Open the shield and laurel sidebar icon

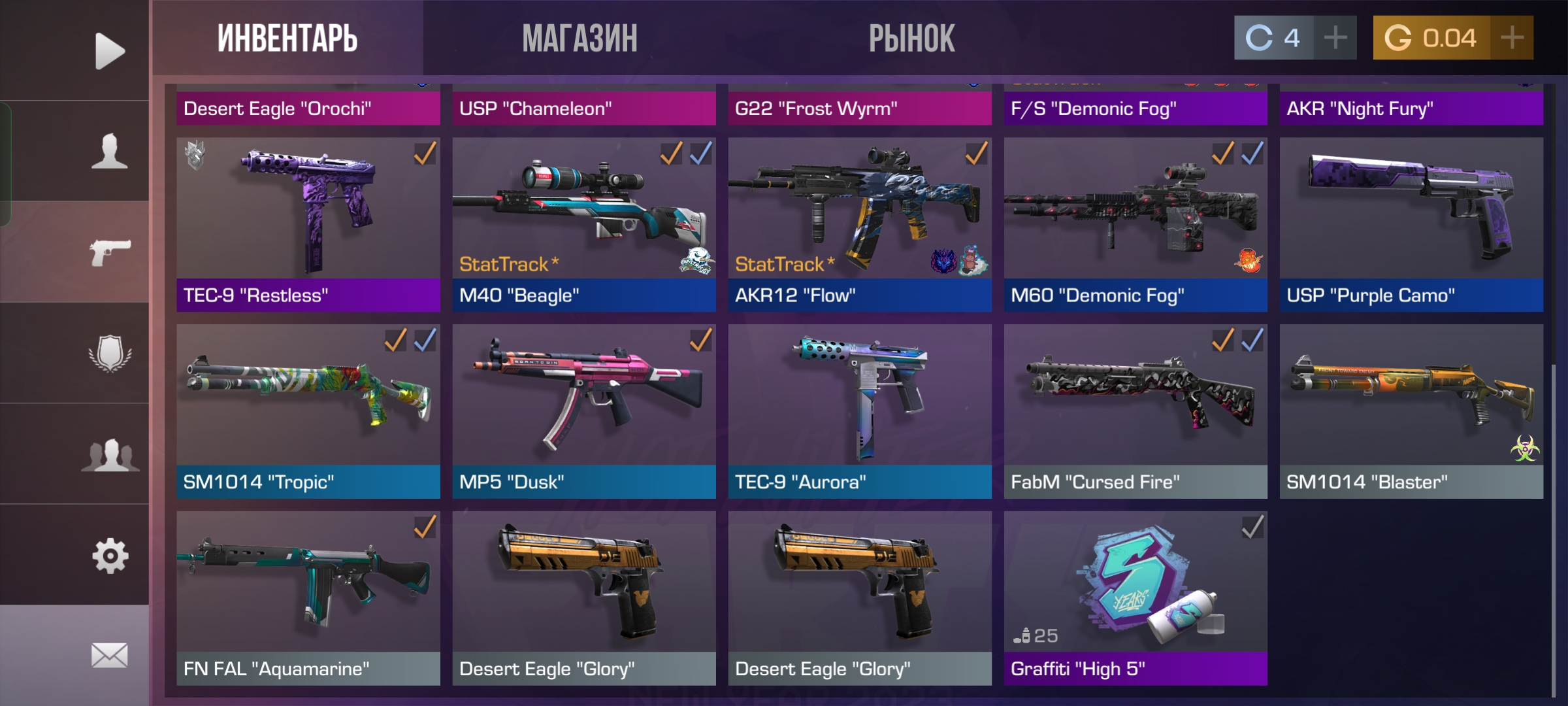tap(109, 353)
